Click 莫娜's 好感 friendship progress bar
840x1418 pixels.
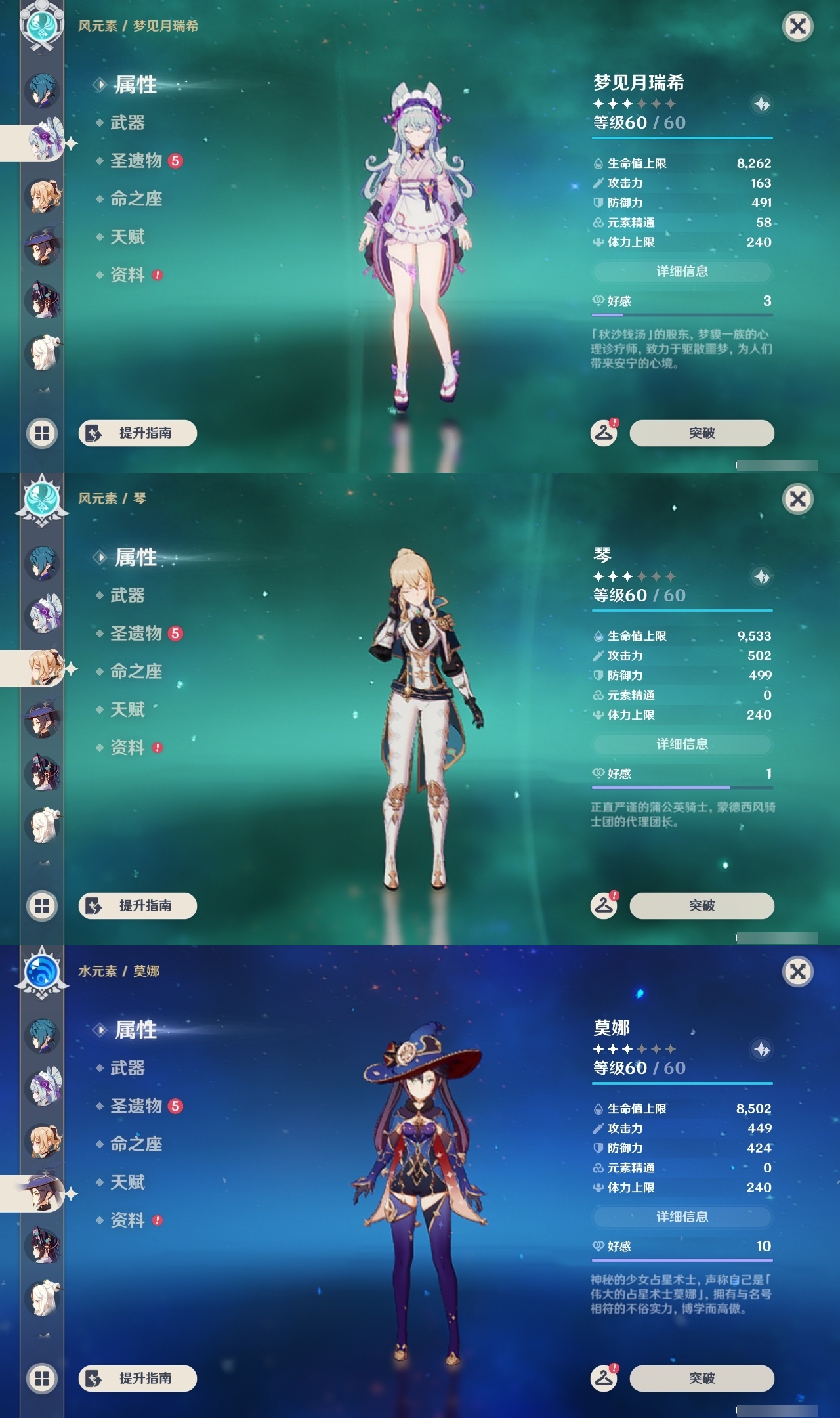682,1261
